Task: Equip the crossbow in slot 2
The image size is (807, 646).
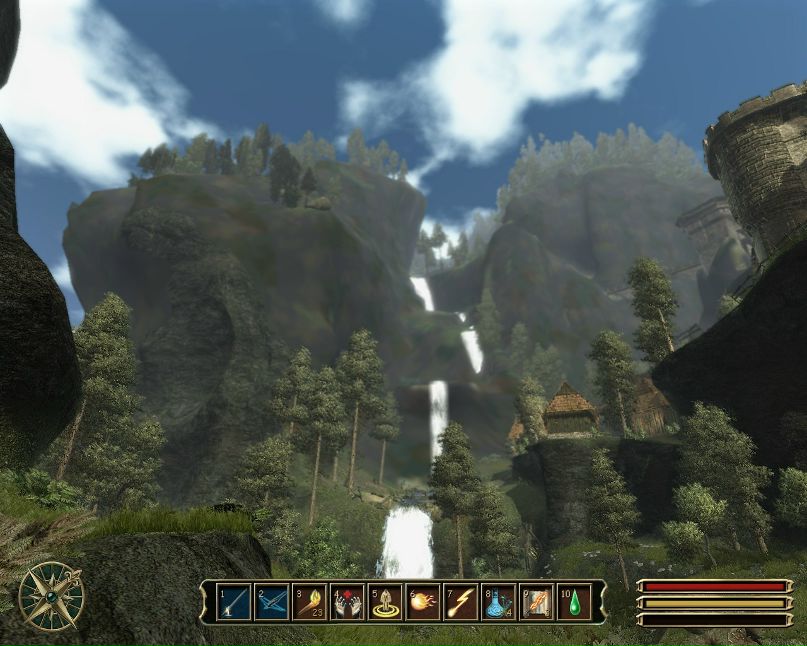Action: 271,602
